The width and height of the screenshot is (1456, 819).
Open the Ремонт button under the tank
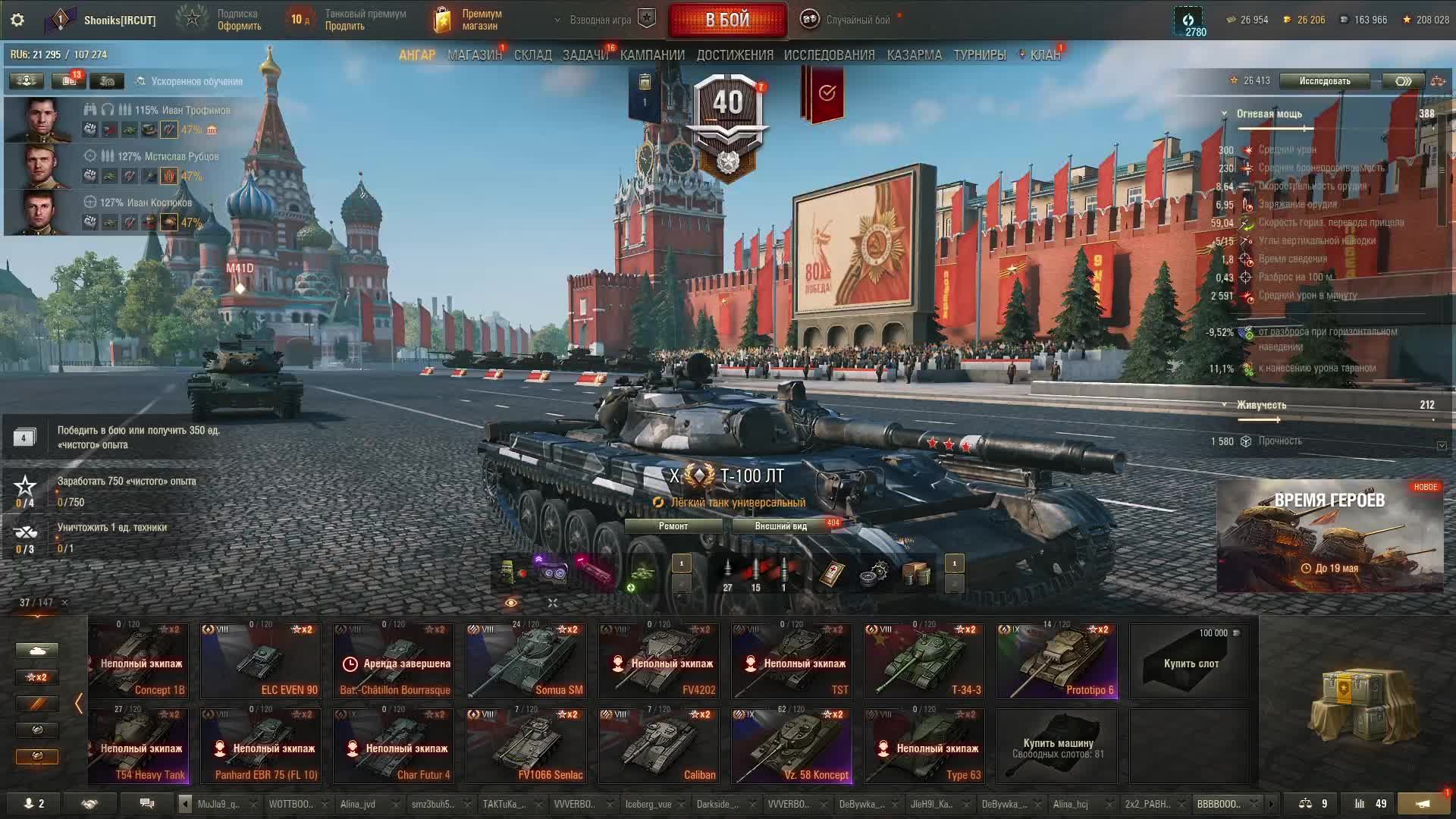click(x=673, y=526)
